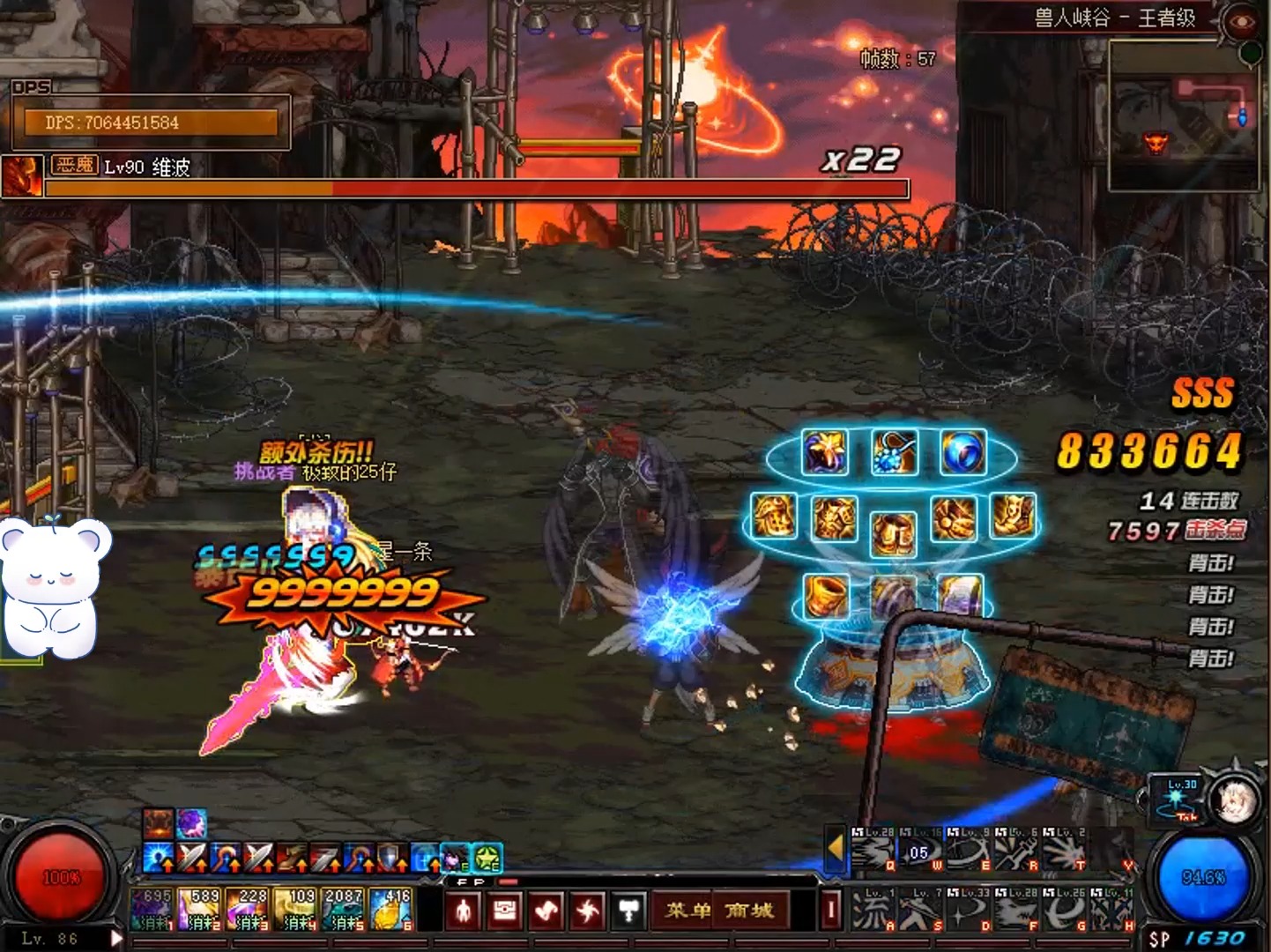Open the treasure chest inventory icon
1271x952 pixels.
pos(505,911)
